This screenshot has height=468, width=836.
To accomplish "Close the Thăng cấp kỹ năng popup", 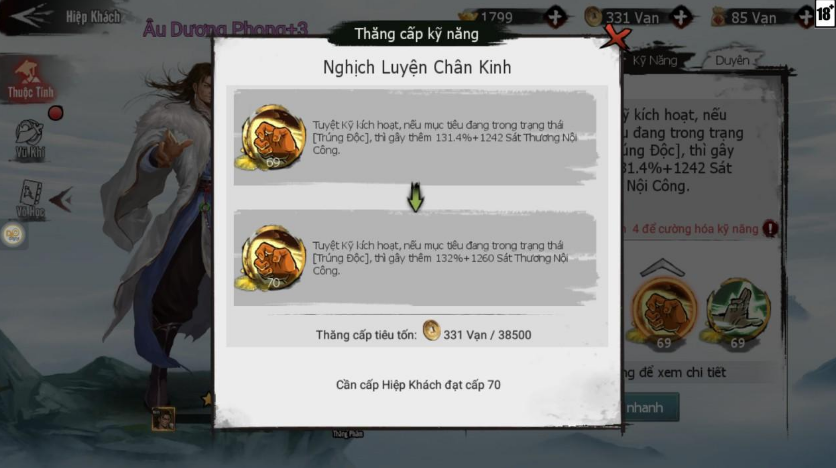I will [x=619, y=39].
